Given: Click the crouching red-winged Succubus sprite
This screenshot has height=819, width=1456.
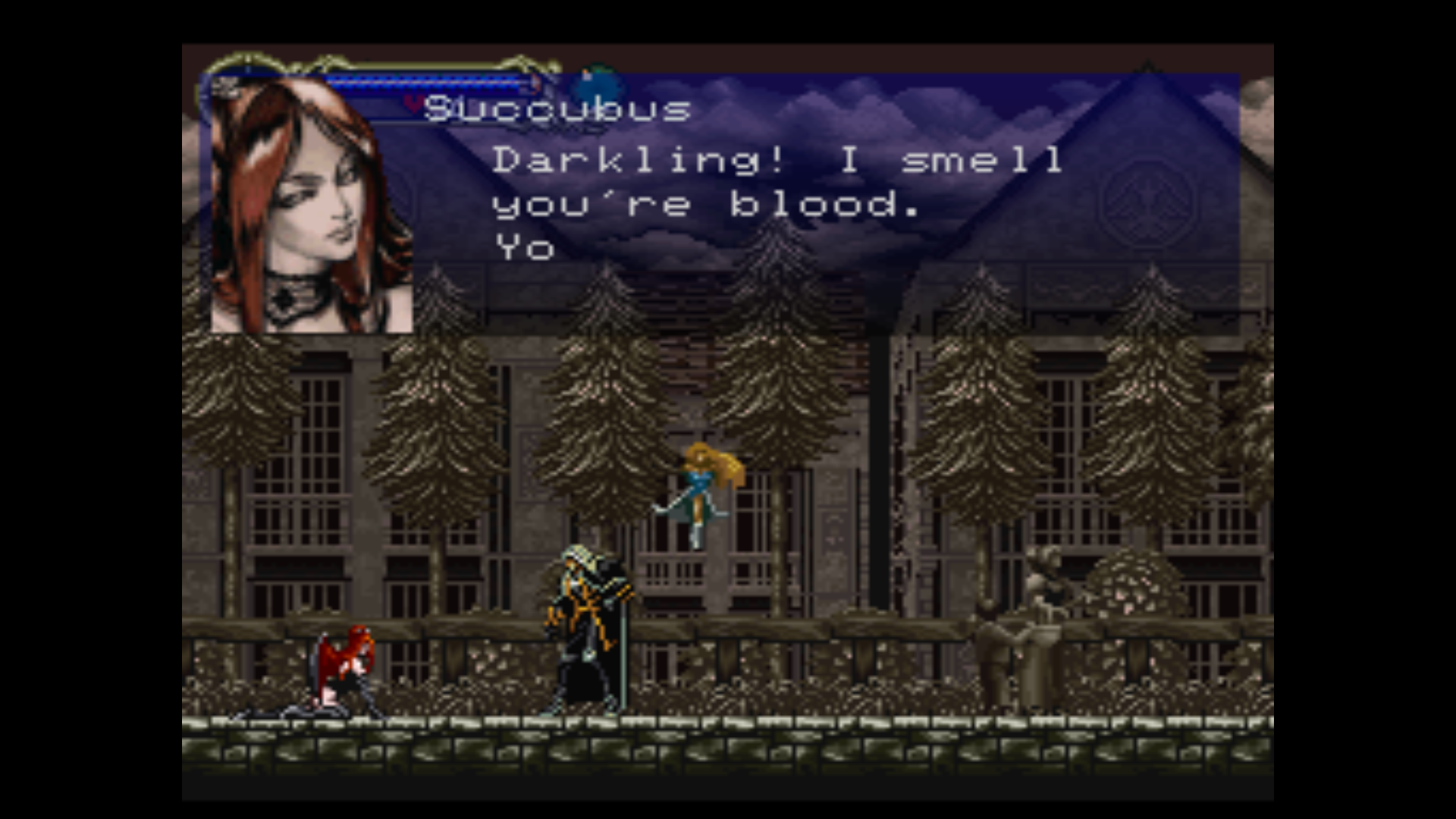Looking at the screenshot, I should tap(345, 667).
